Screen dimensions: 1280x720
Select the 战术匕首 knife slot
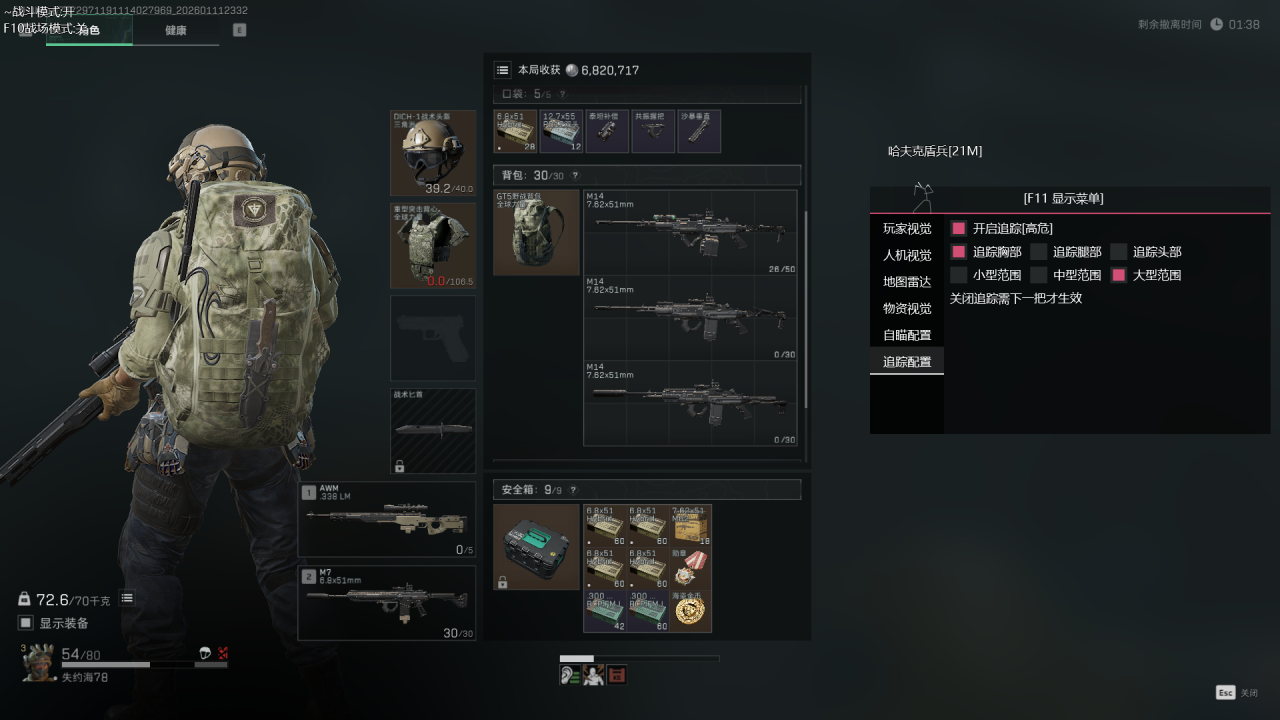(x=433, y=430)
